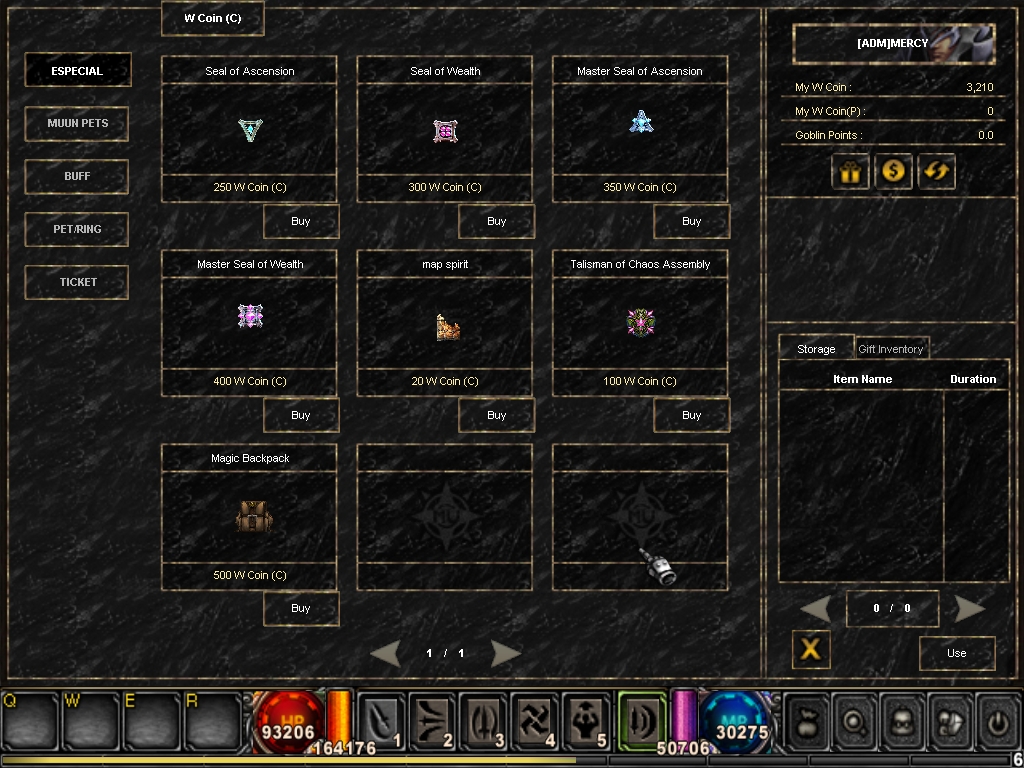This screenshot has height=768, width=1024.
Task: Click the refresh arrows icon button
Action: 937,171
